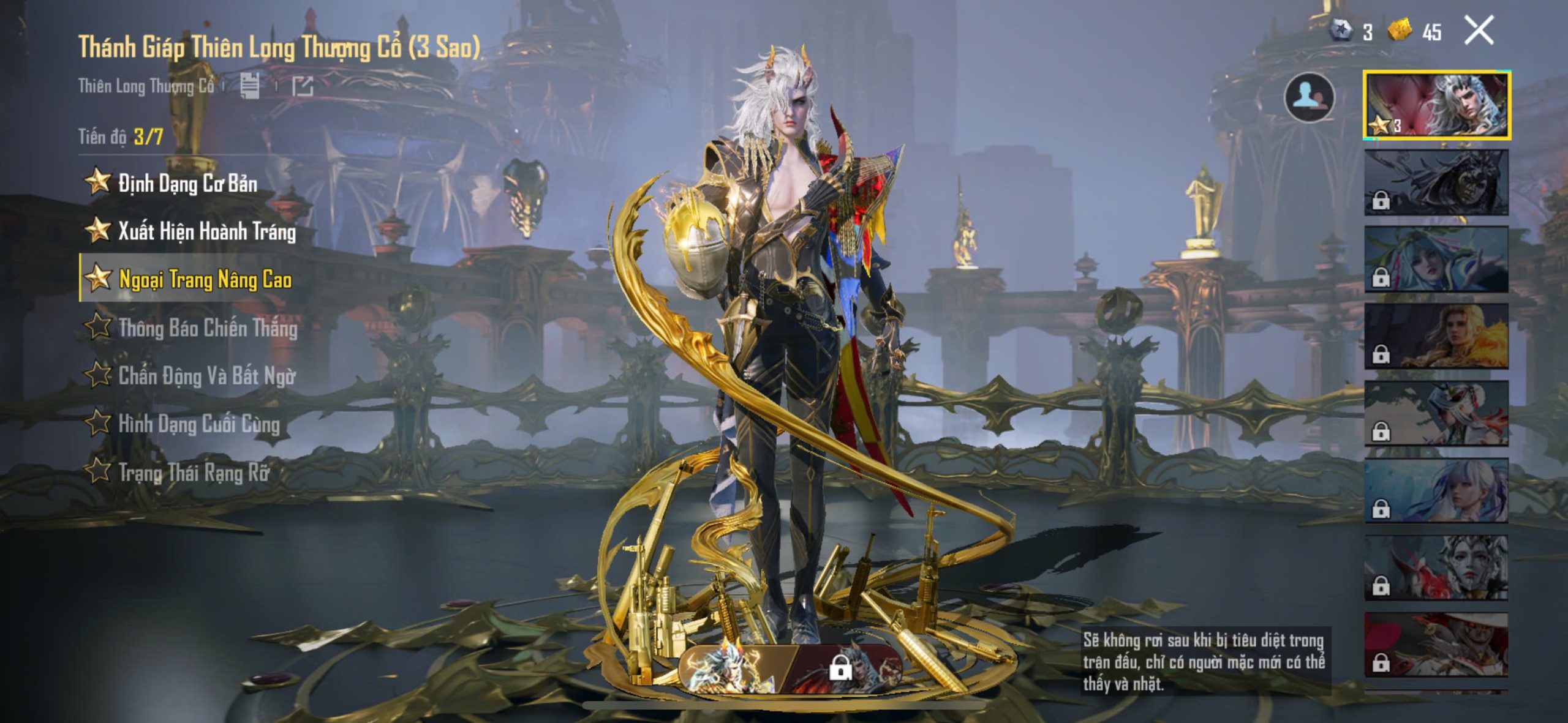Screen dimensions: 1568x723
Task: Show the Hình Dạng Cuối Cùng form
Action: coord(198,424)
